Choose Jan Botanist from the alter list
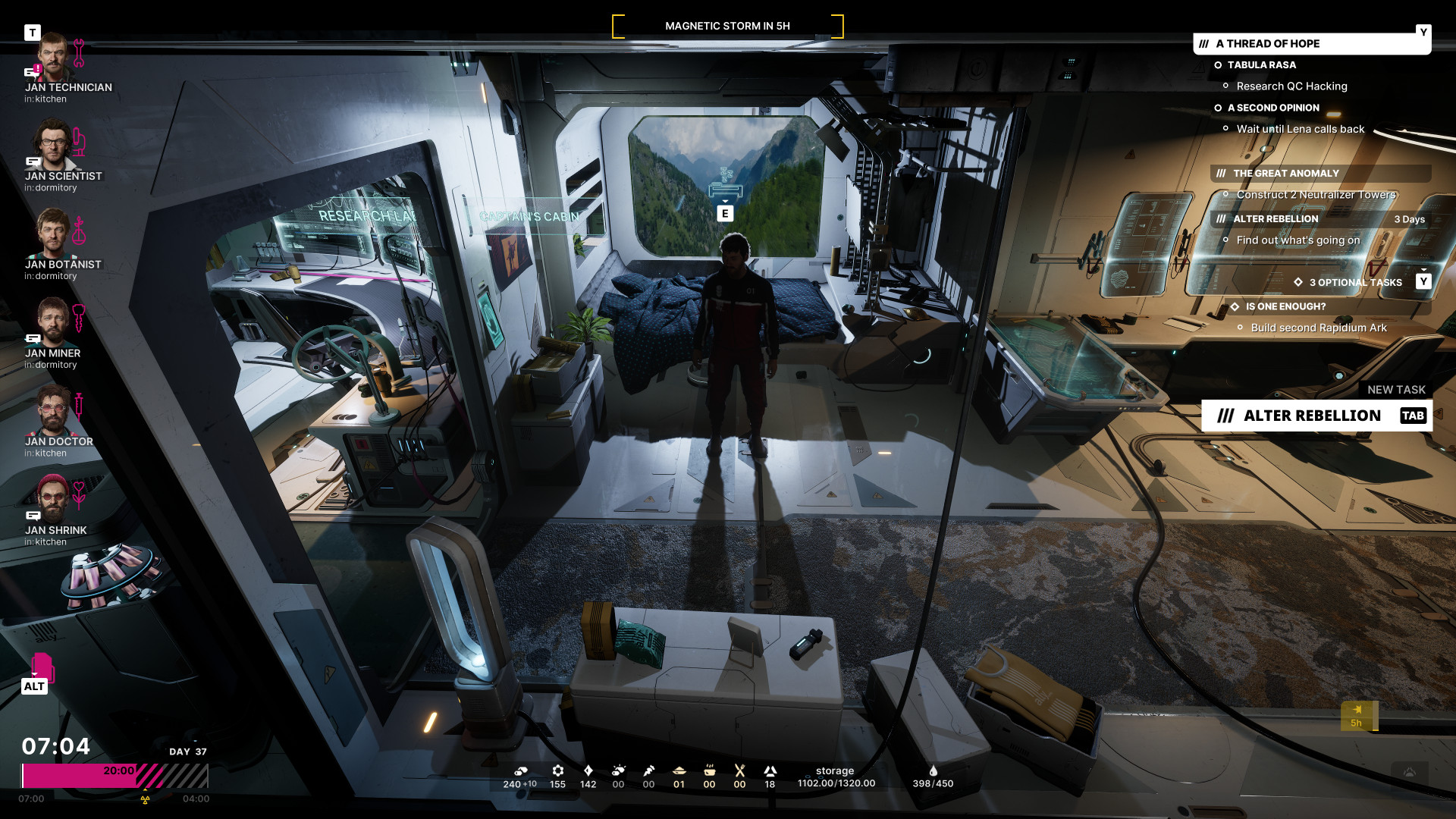1456x819 pixels. 53,234
